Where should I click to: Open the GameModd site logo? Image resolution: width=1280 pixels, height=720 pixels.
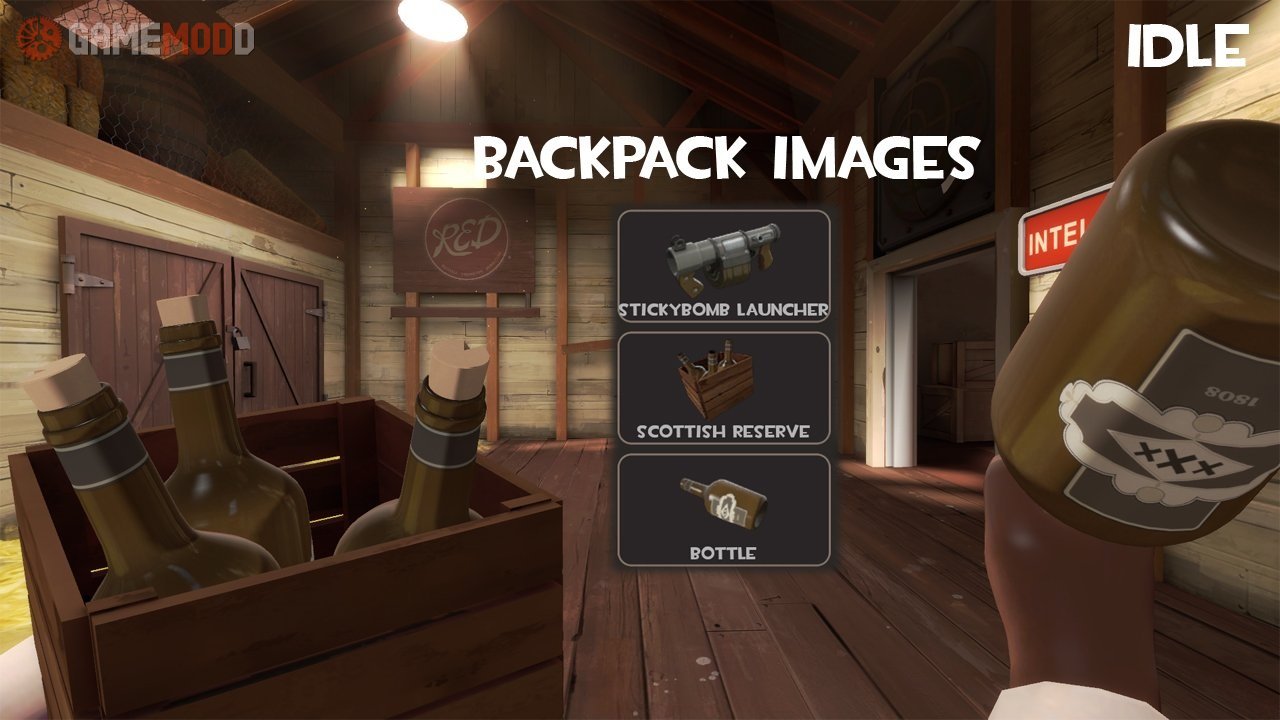pyautogui.click(x=136, y=39)
